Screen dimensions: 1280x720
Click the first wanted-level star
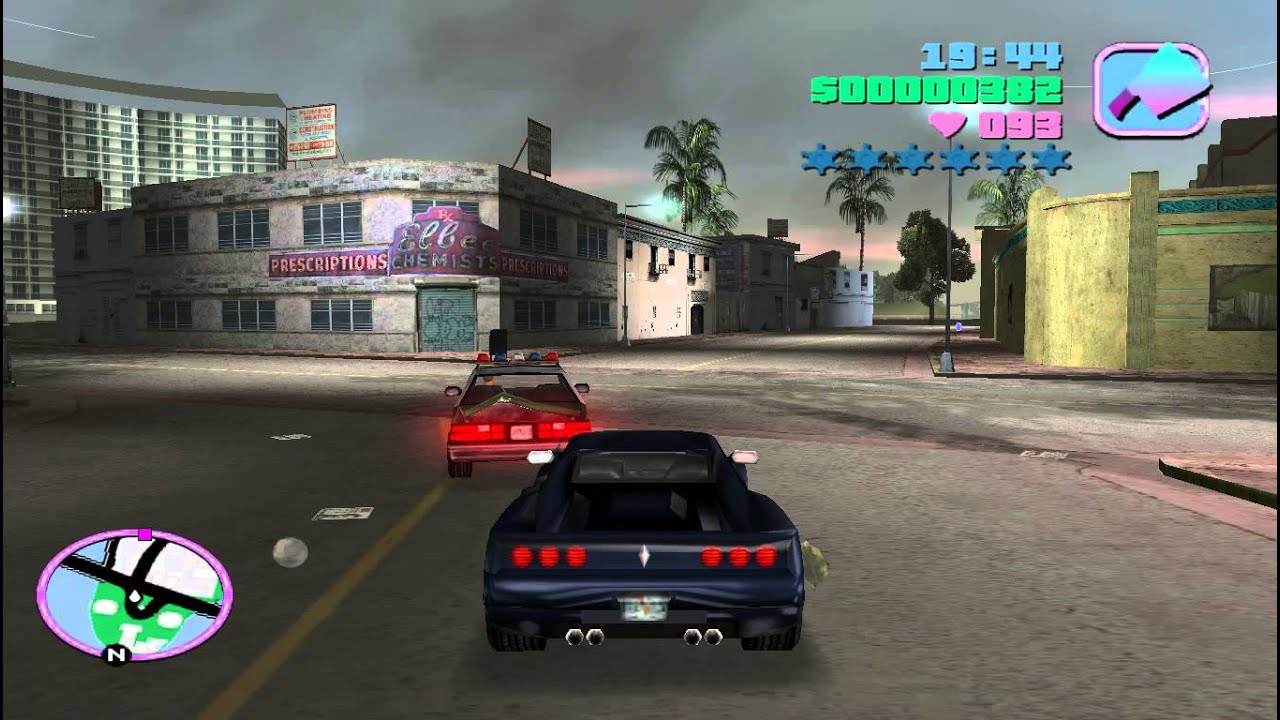click(816, 157)
